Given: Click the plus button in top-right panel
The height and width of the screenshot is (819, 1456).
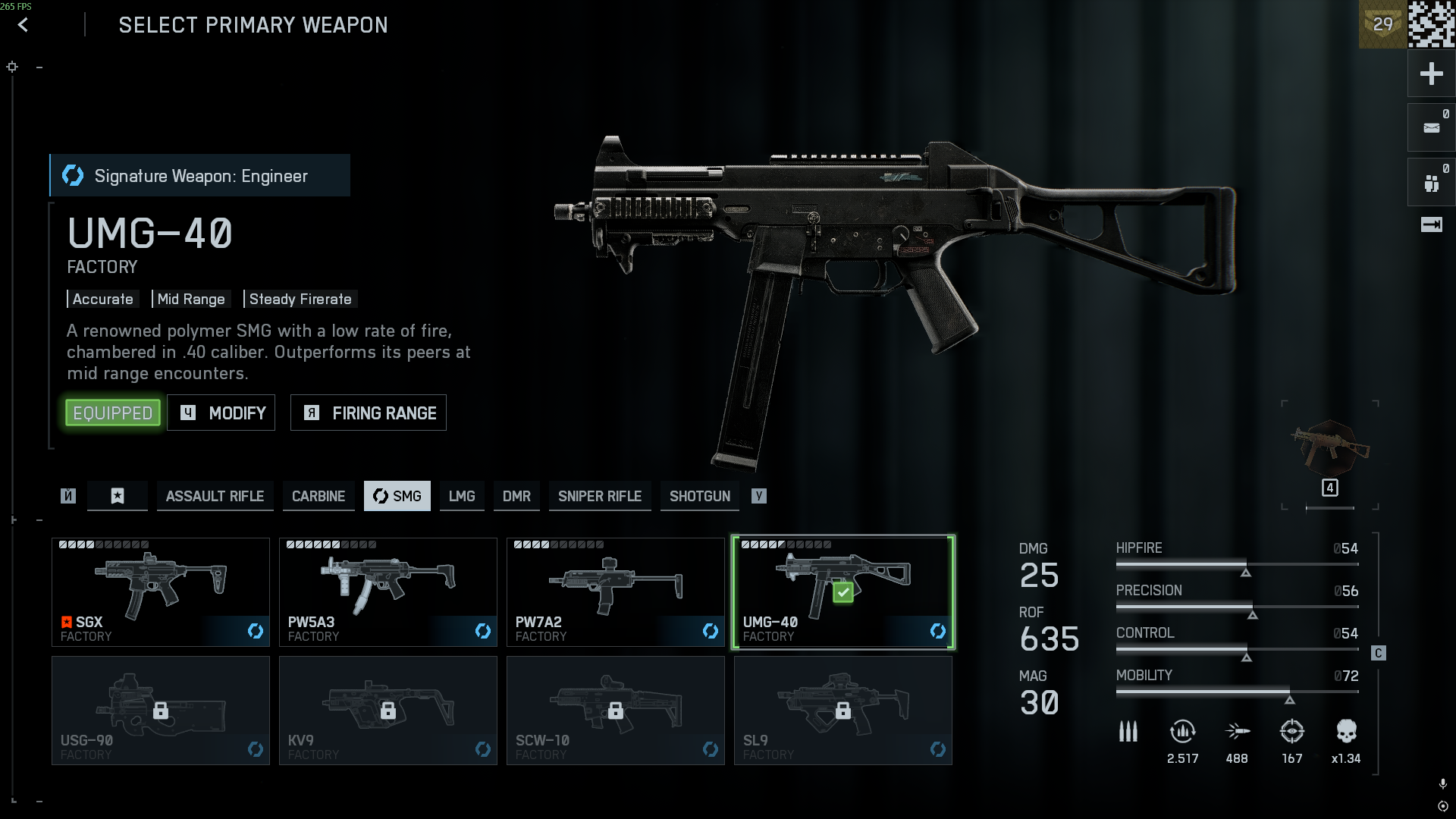Looking at the screenshot, I should pyautogui.click(x=1431, y=74).
